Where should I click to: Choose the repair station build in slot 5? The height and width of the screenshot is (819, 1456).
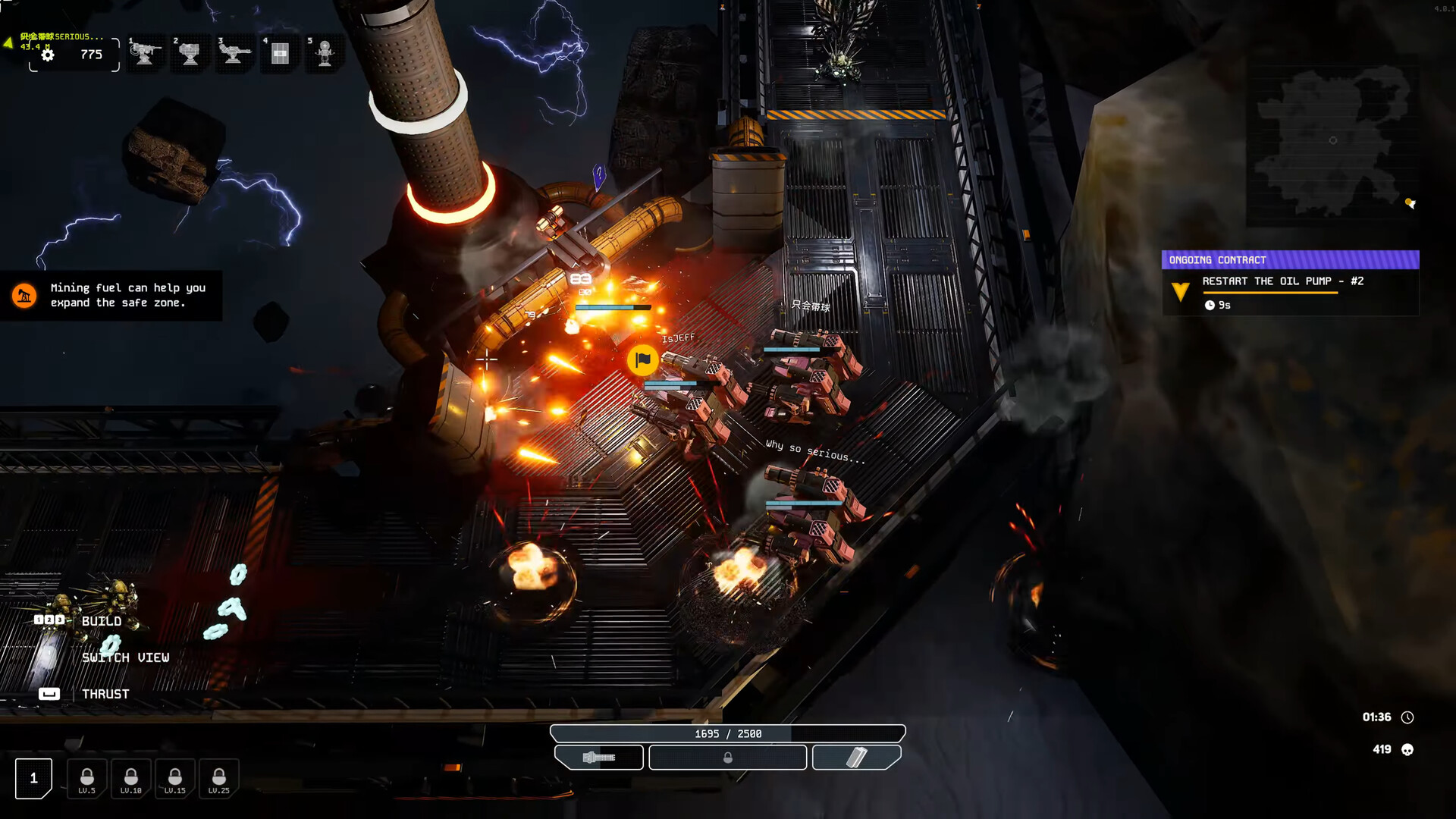point(325,54)
